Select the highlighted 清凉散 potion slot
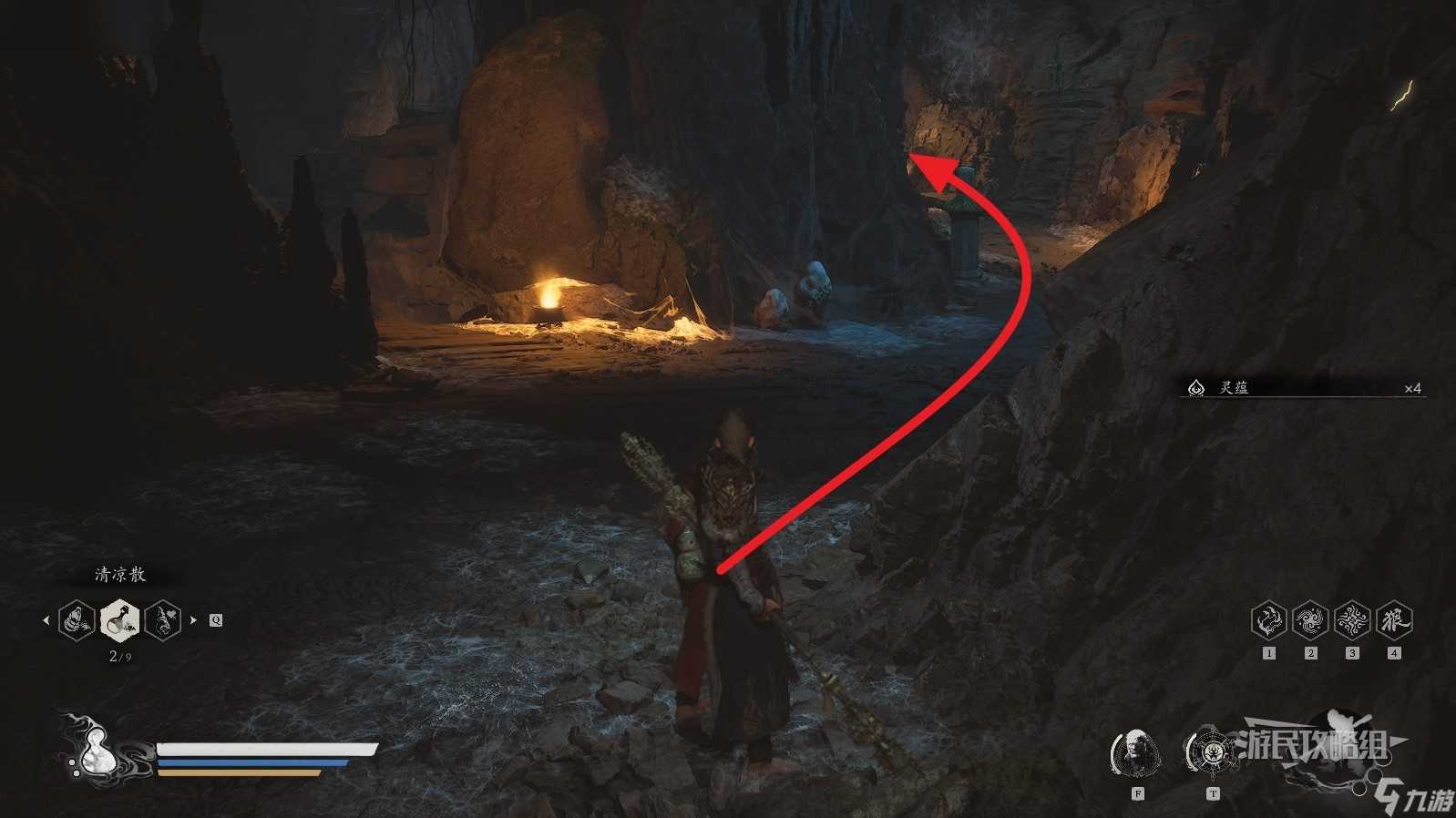The height and width of the screenshot is (818, 1456). 119,620
